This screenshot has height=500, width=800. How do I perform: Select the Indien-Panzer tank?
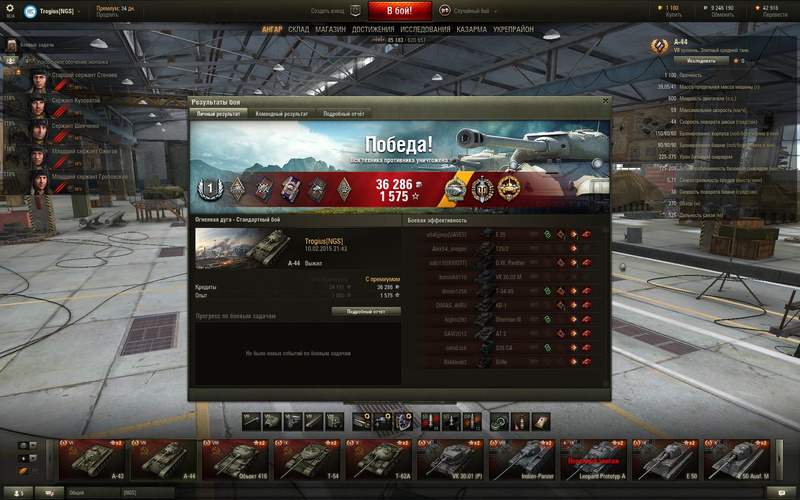pyautogui.click(x=523, y=461)
